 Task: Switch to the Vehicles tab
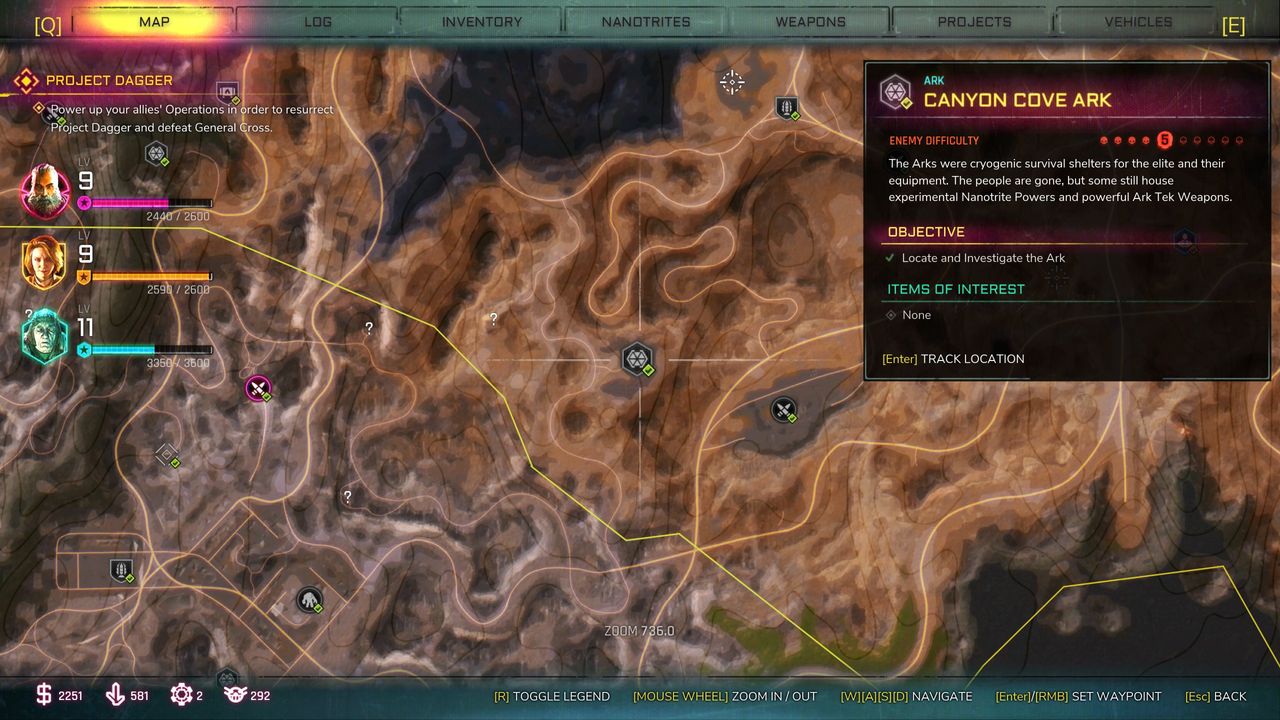(x=1138, y=21)
